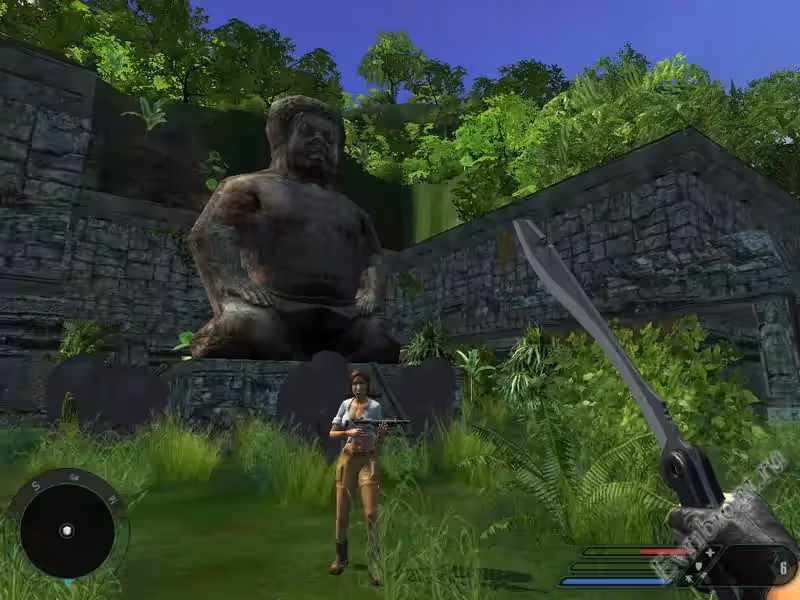The image size is (800, 600).
Task: Select the S marker on the compass ring
Action: [x=36, y=486]
